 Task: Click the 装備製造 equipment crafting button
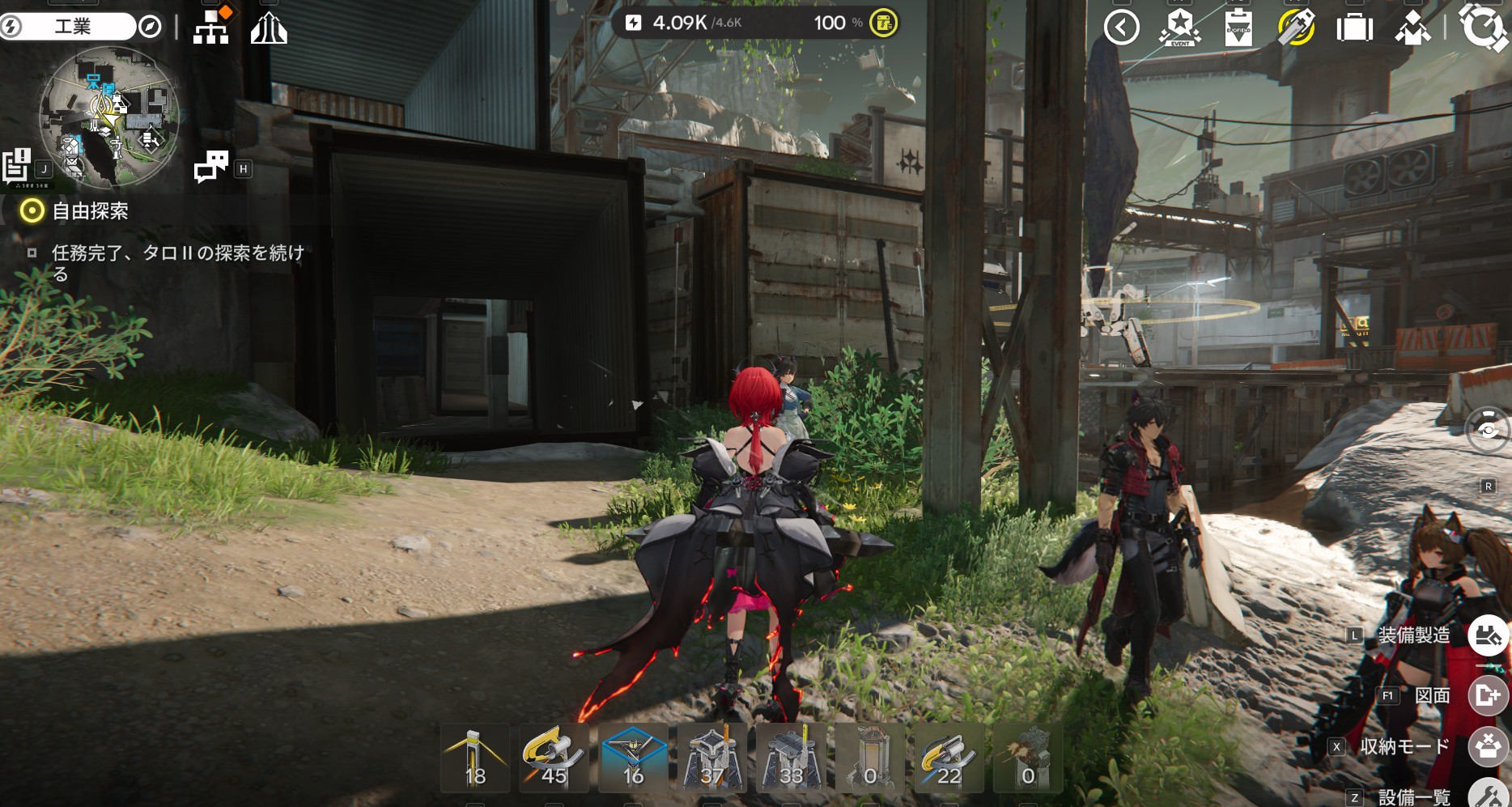[x=1488, y=635]
